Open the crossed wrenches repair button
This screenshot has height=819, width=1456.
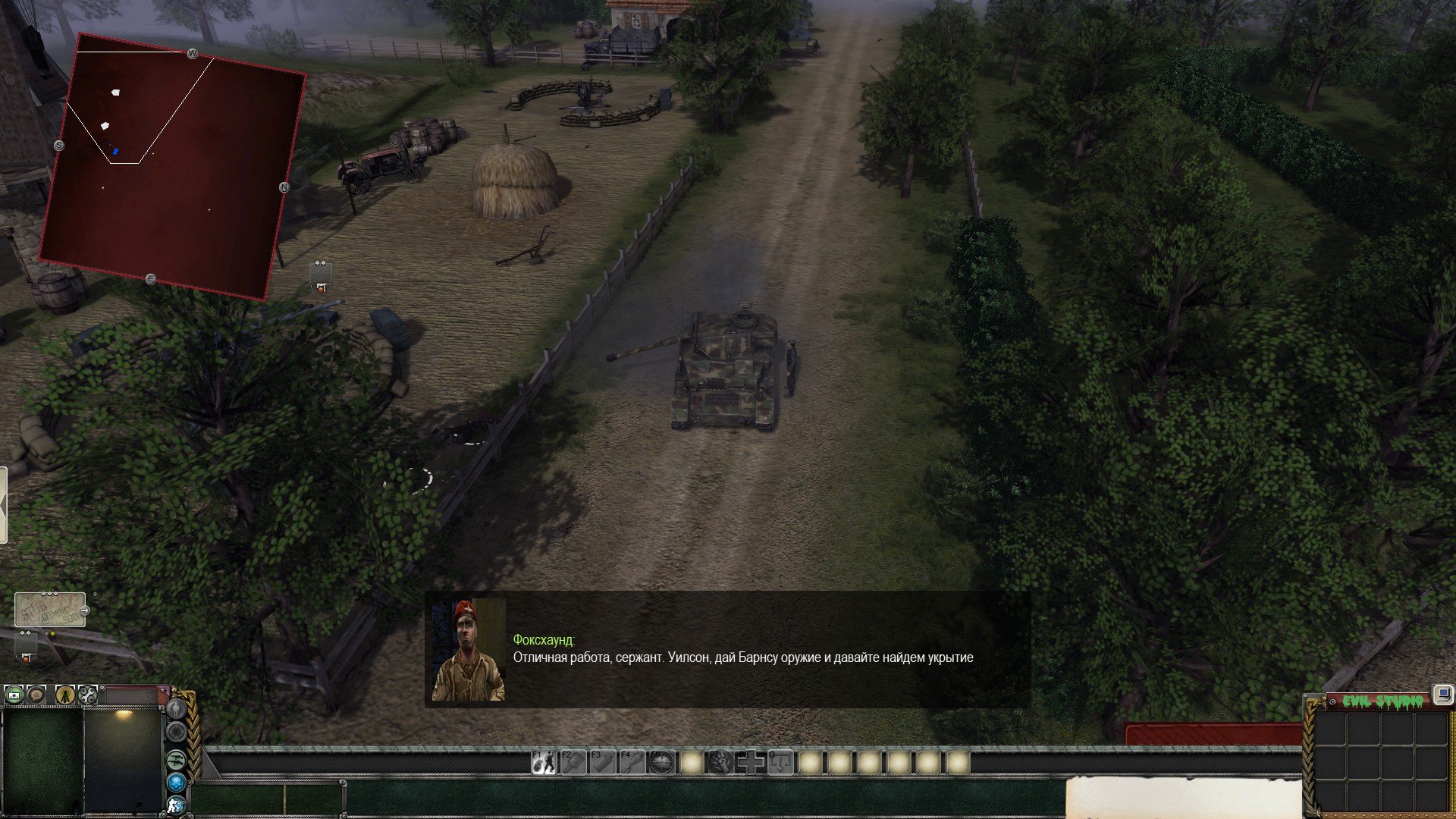click(x=87, y=694)
